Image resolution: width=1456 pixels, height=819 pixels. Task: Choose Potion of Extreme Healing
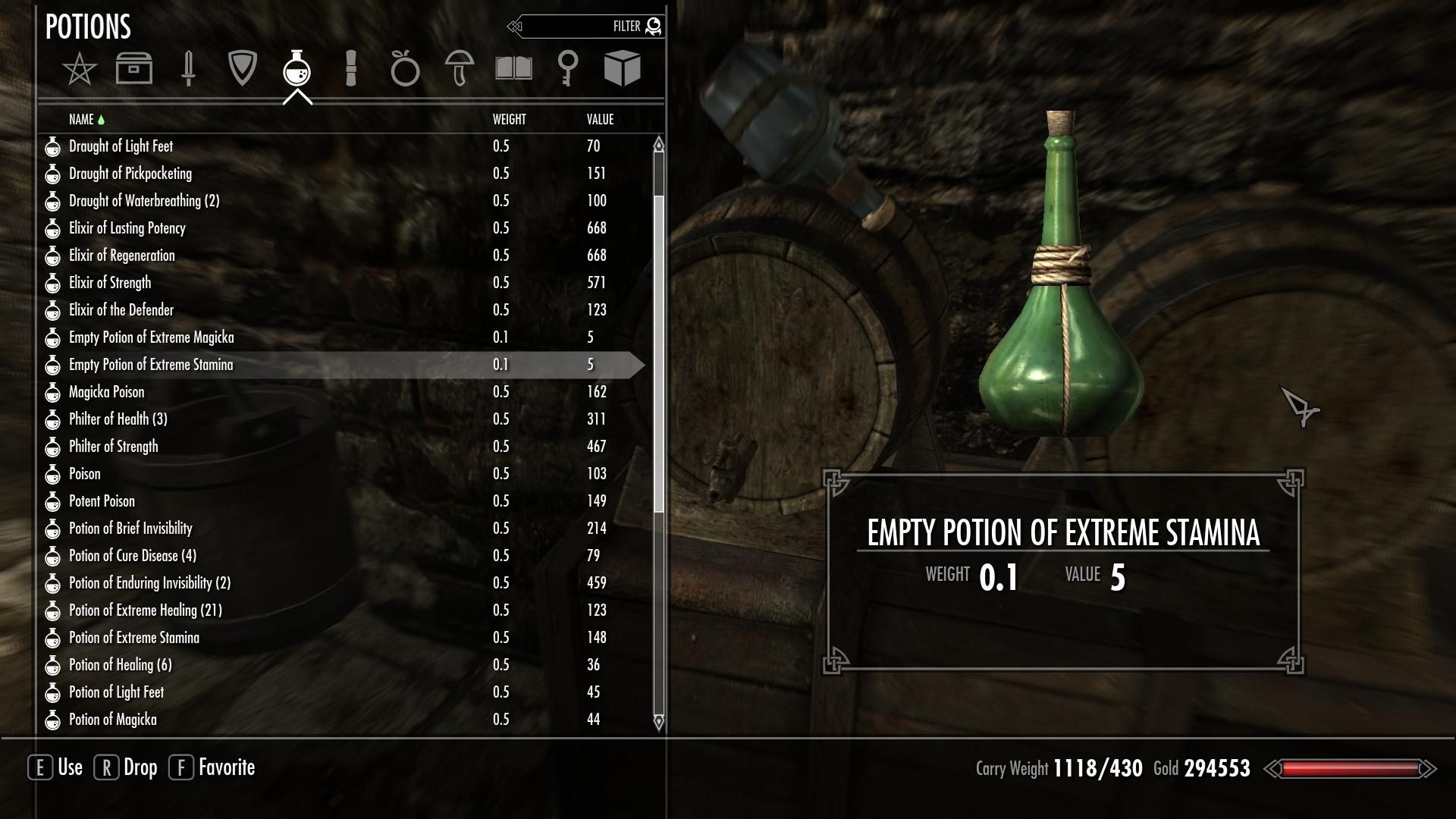[x=146, y=610]
